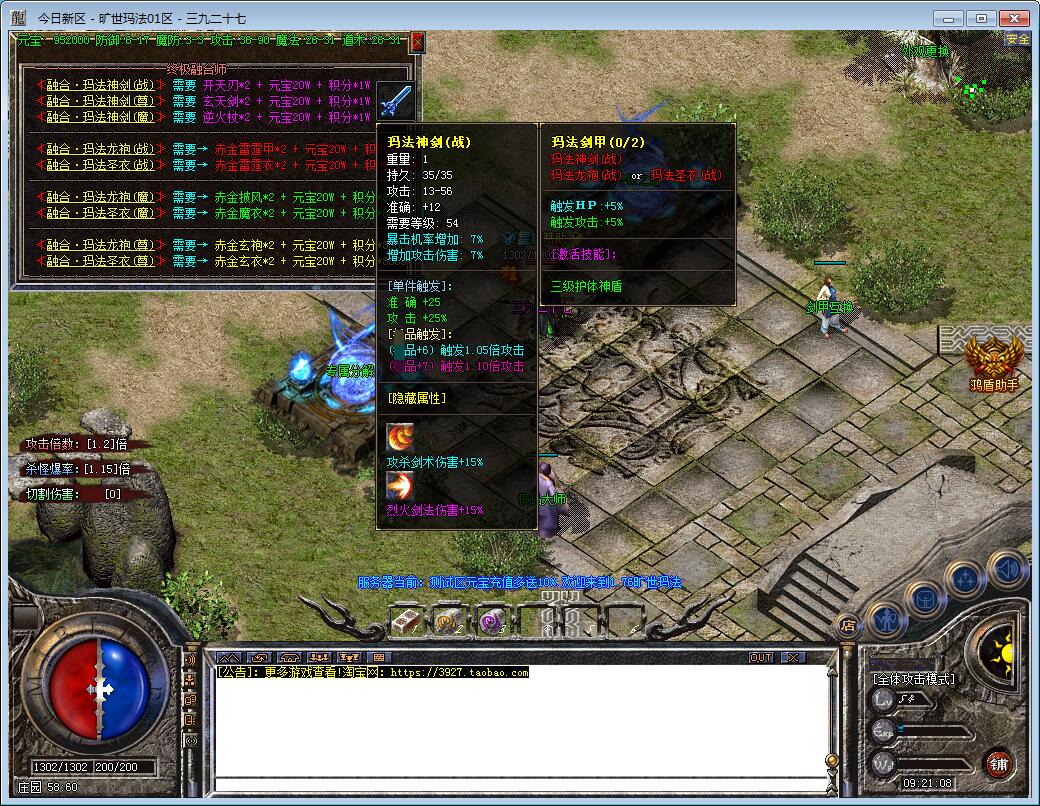Open the character equipment round button

point(886,621)
